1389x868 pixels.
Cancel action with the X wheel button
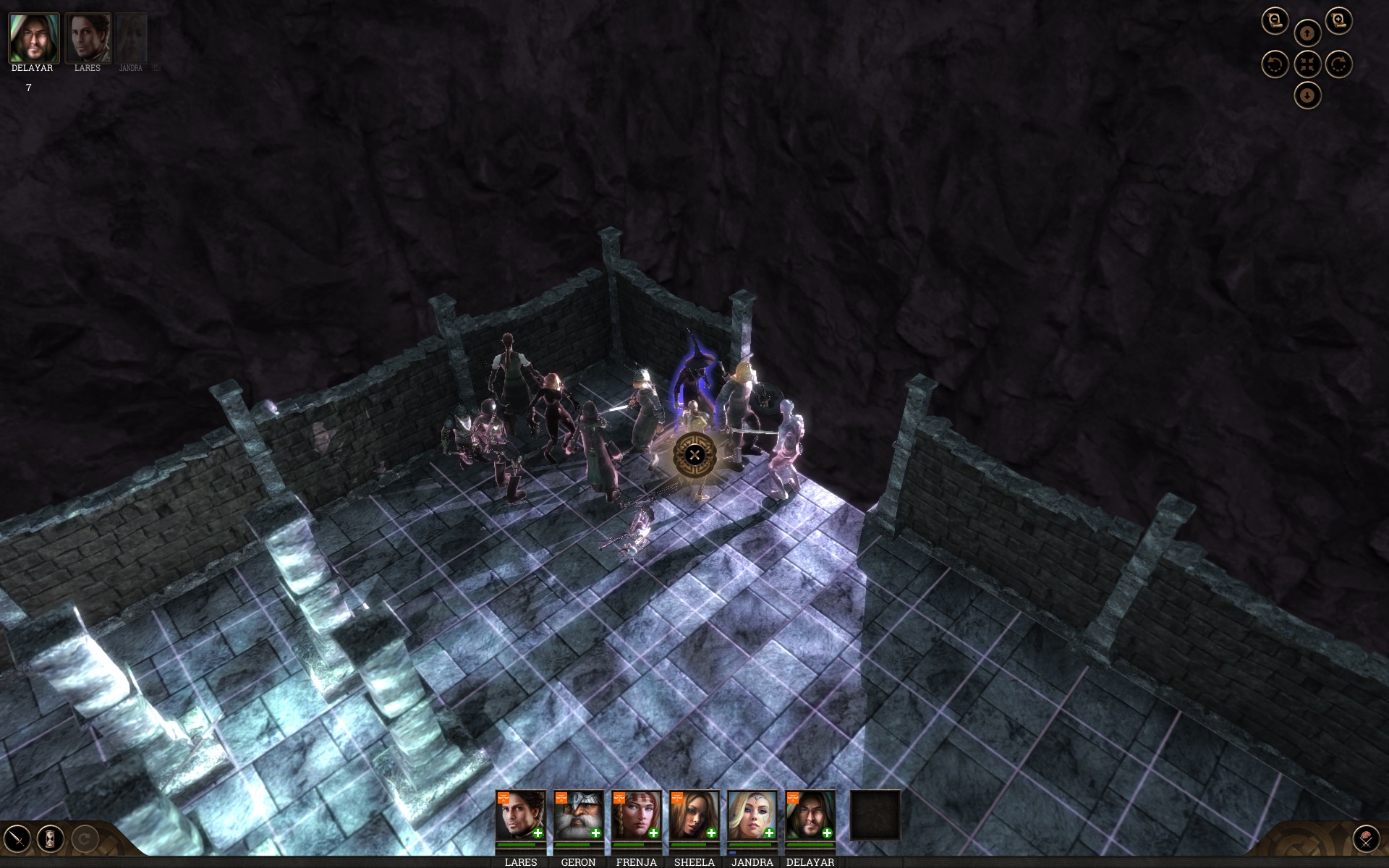pos(694,454)
